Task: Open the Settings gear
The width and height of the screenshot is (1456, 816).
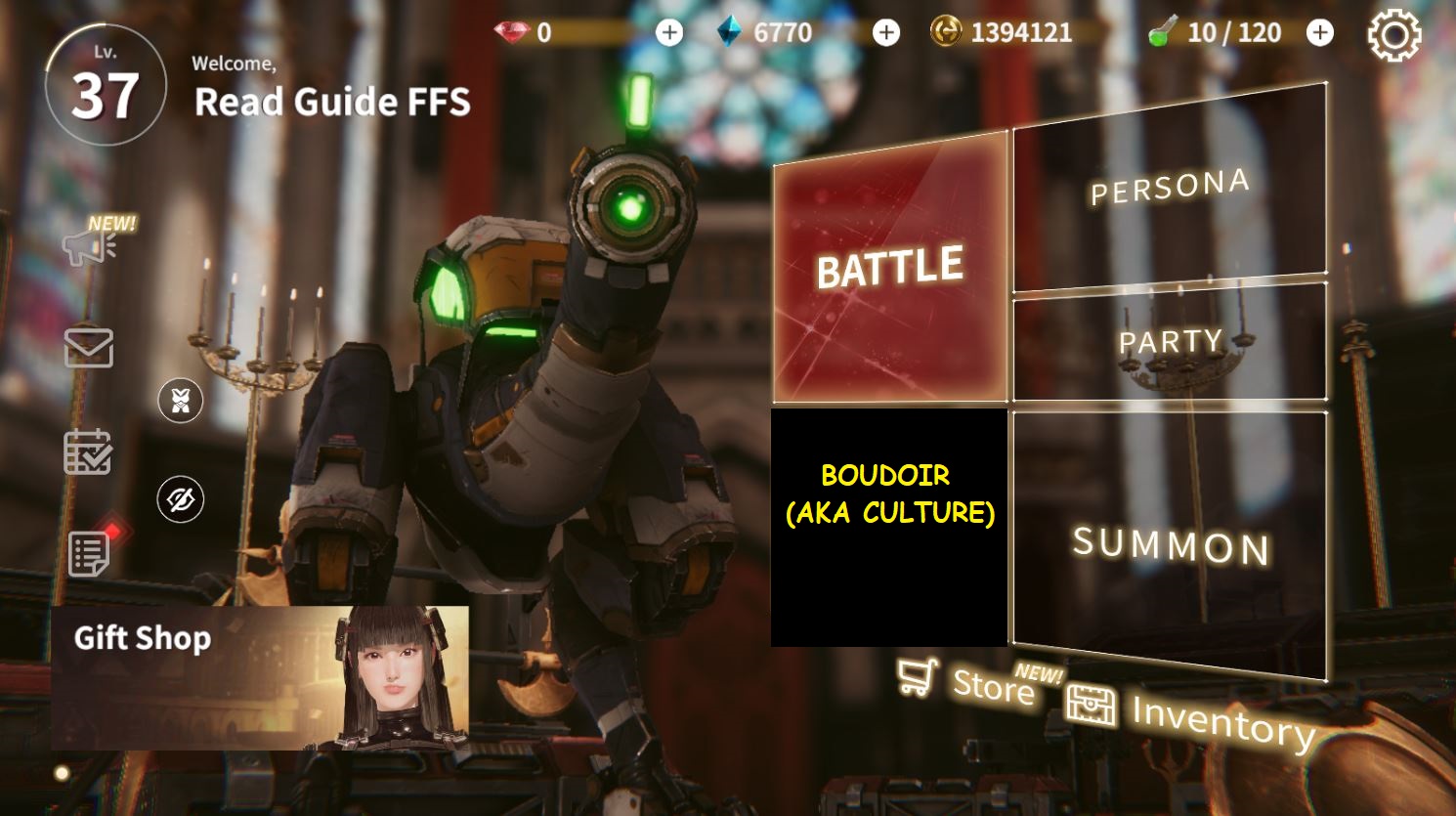Action: pos(1393,34)
